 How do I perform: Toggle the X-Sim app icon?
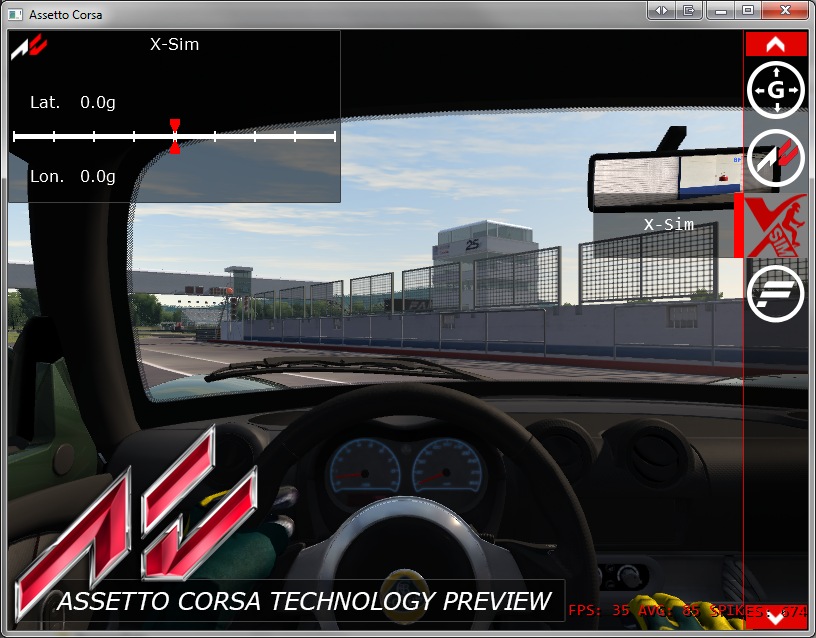tap(776, 225)
